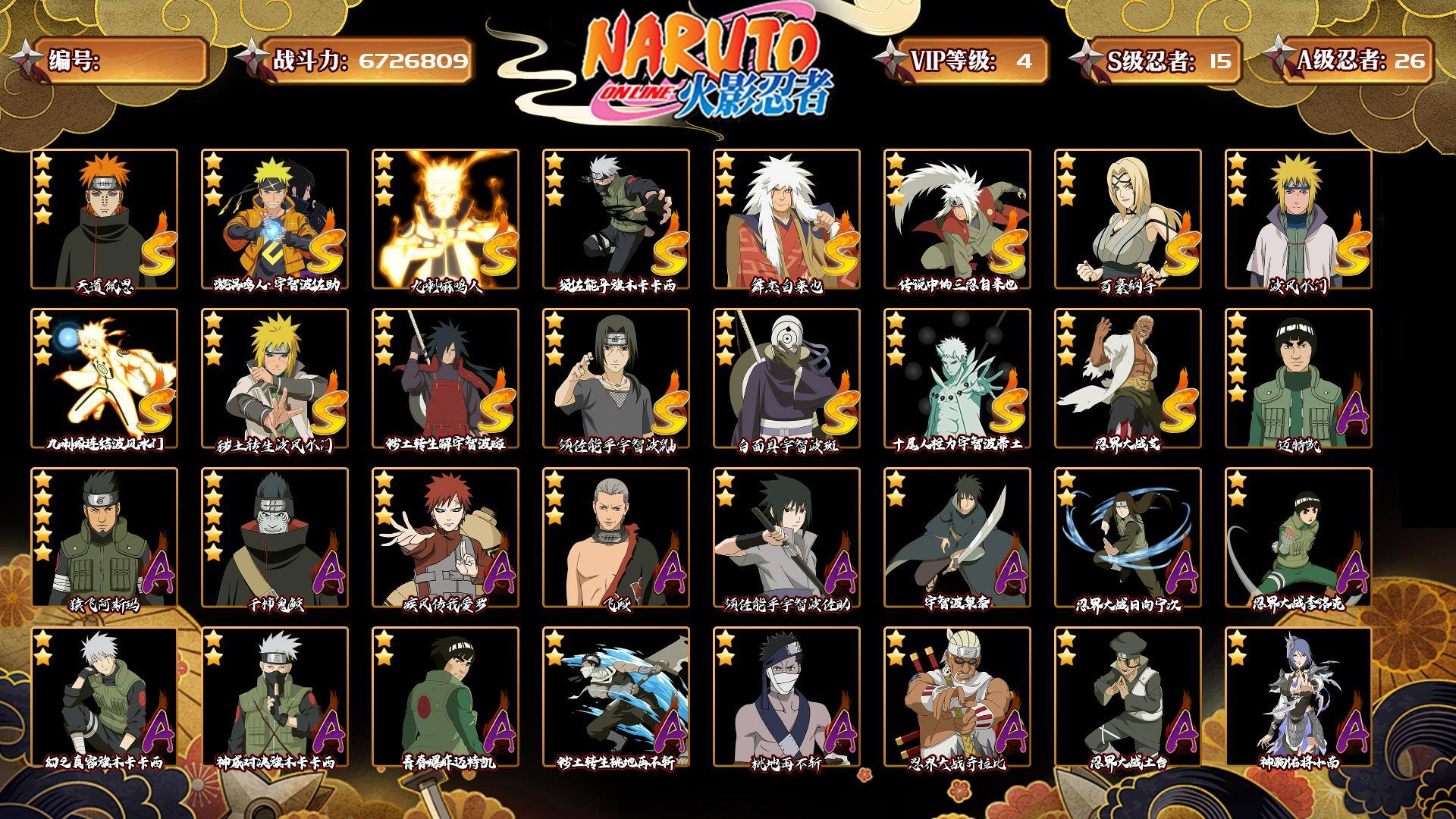The height and width of the screenshot is (819, 1456).
Task: Select the Ten-Tails Jinchuriki Obito card
Action: click(x=957, y=378)
